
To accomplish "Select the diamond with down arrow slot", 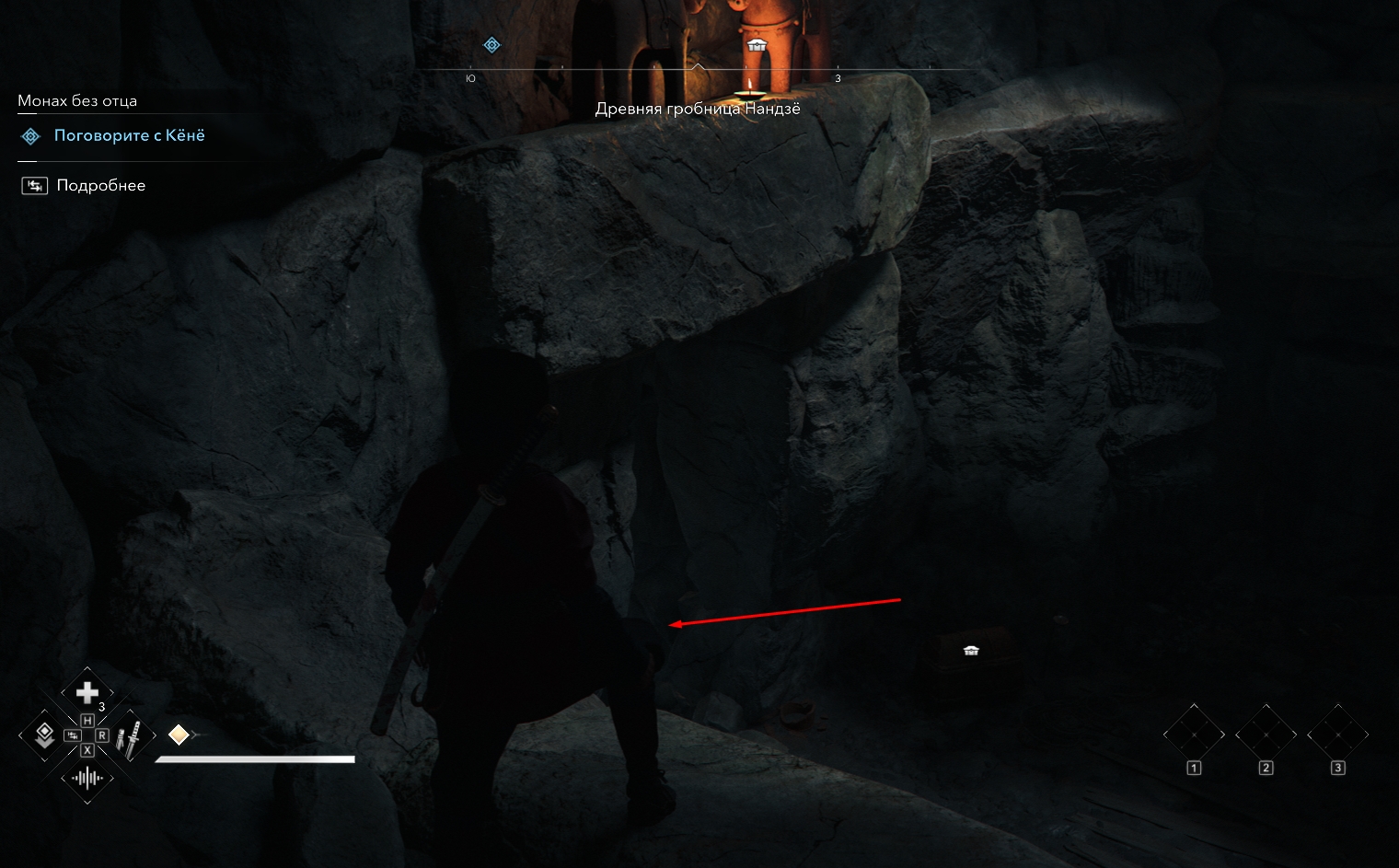I will coord(43,735).
